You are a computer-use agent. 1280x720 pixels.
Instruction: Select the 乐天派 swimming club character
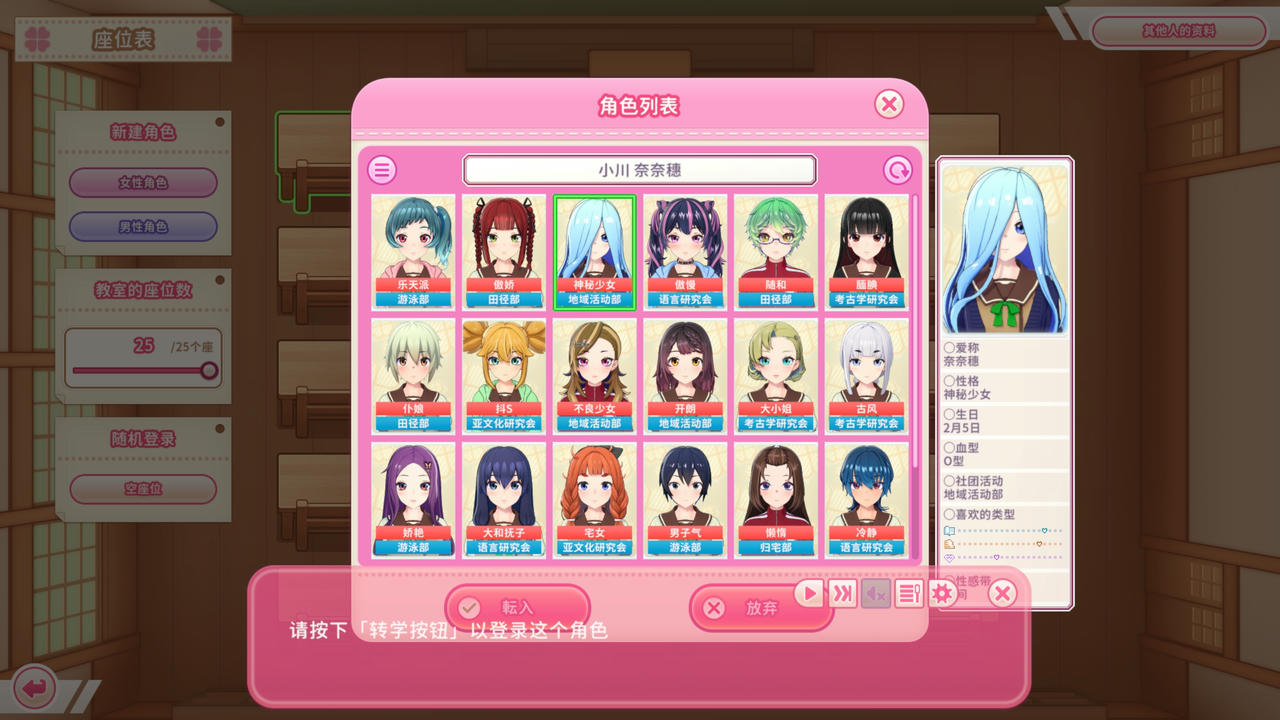click(413, 250)
